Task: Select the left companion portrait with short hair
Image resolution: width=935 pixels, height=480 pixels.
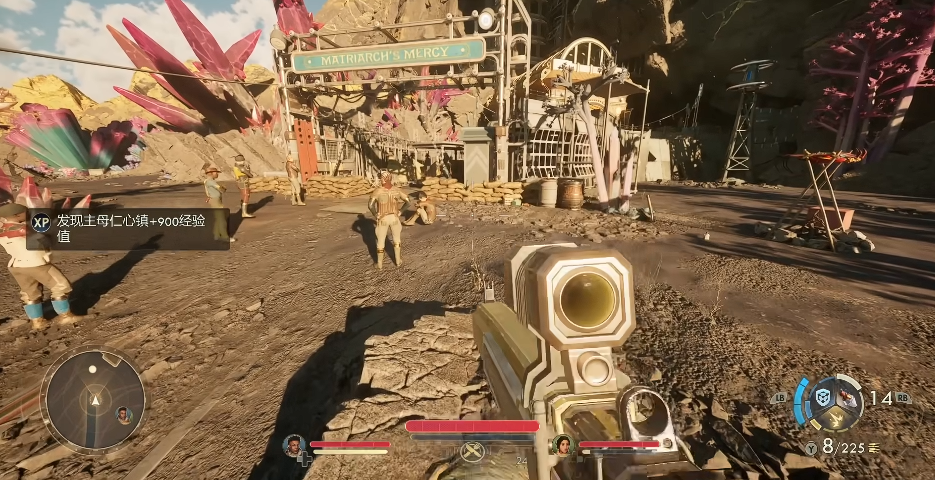Action: tap(294, 445)
